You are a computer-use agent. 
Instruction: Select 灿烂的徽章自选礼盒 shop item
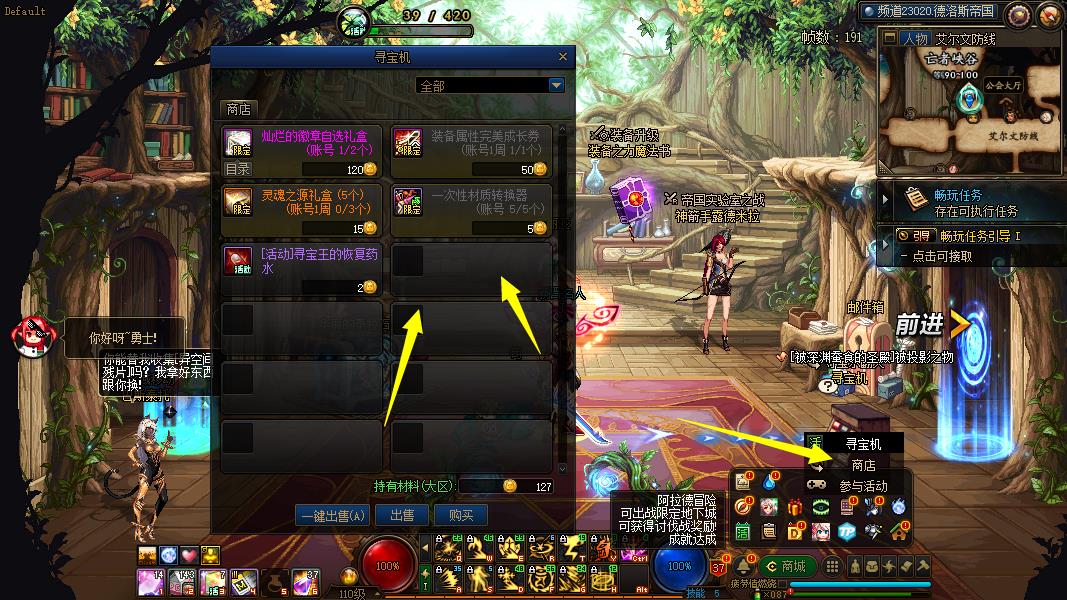[301, 149]
